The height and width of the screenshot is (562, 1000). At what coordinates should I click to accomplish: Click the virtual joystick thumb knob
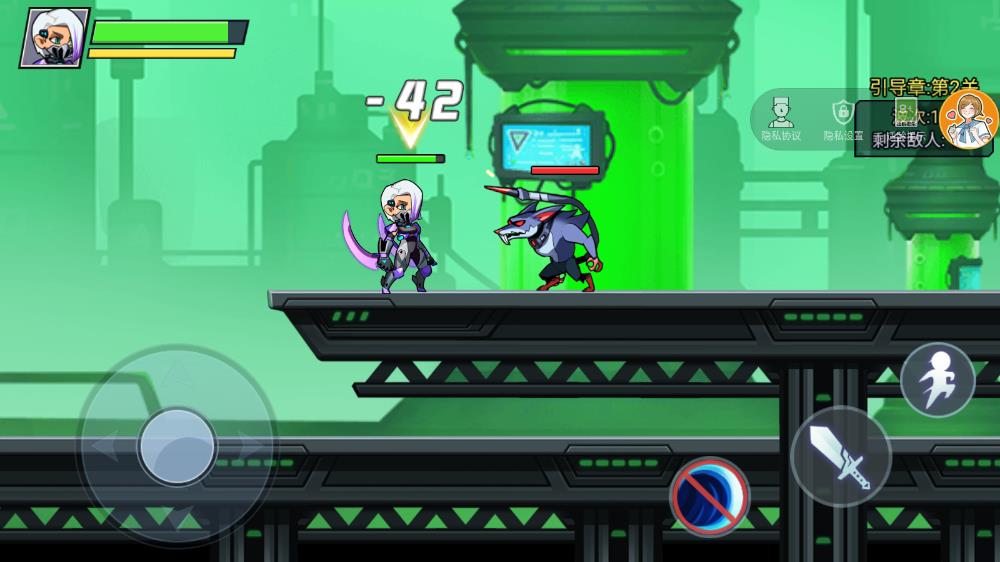click(177, 446)
